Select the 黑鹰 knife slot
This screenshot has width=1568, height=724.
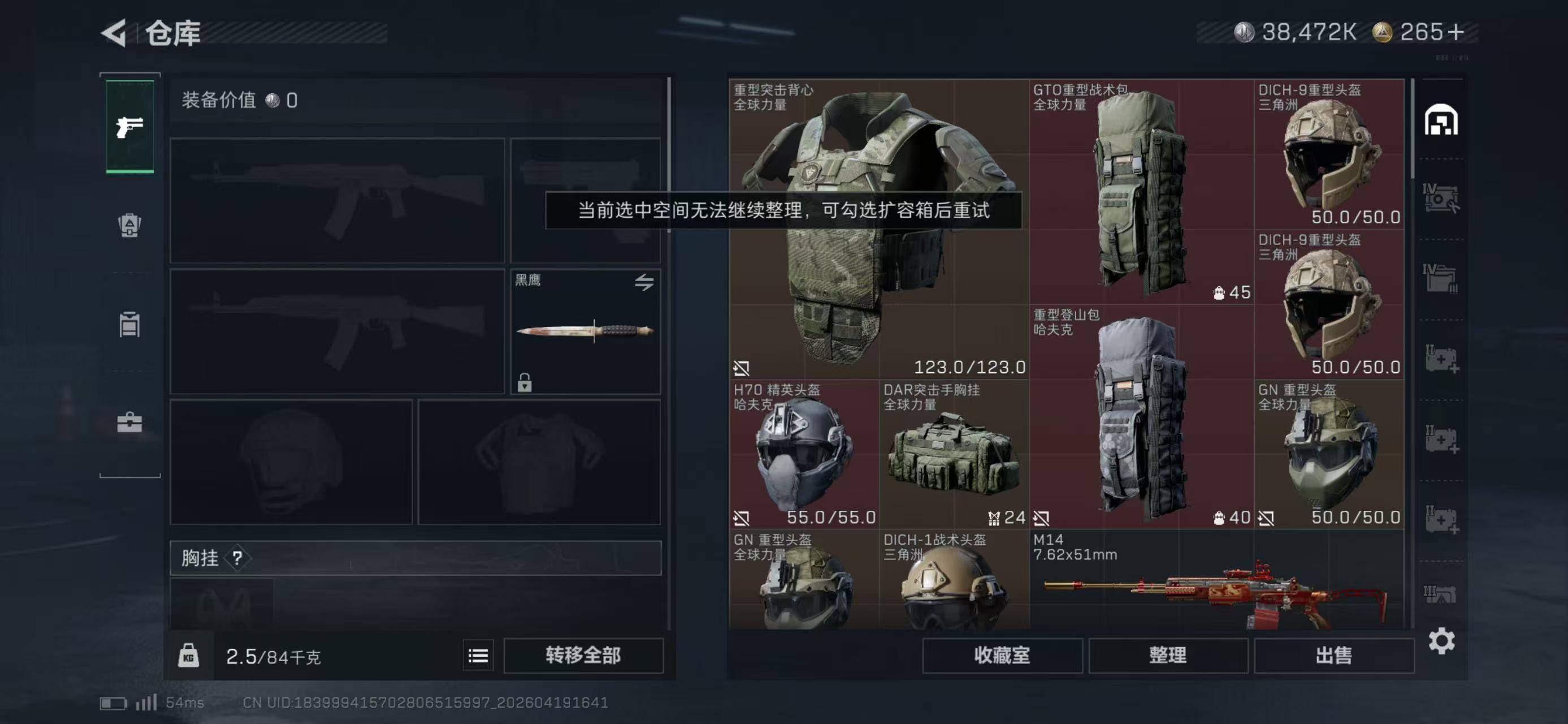[x=585, y=331]
